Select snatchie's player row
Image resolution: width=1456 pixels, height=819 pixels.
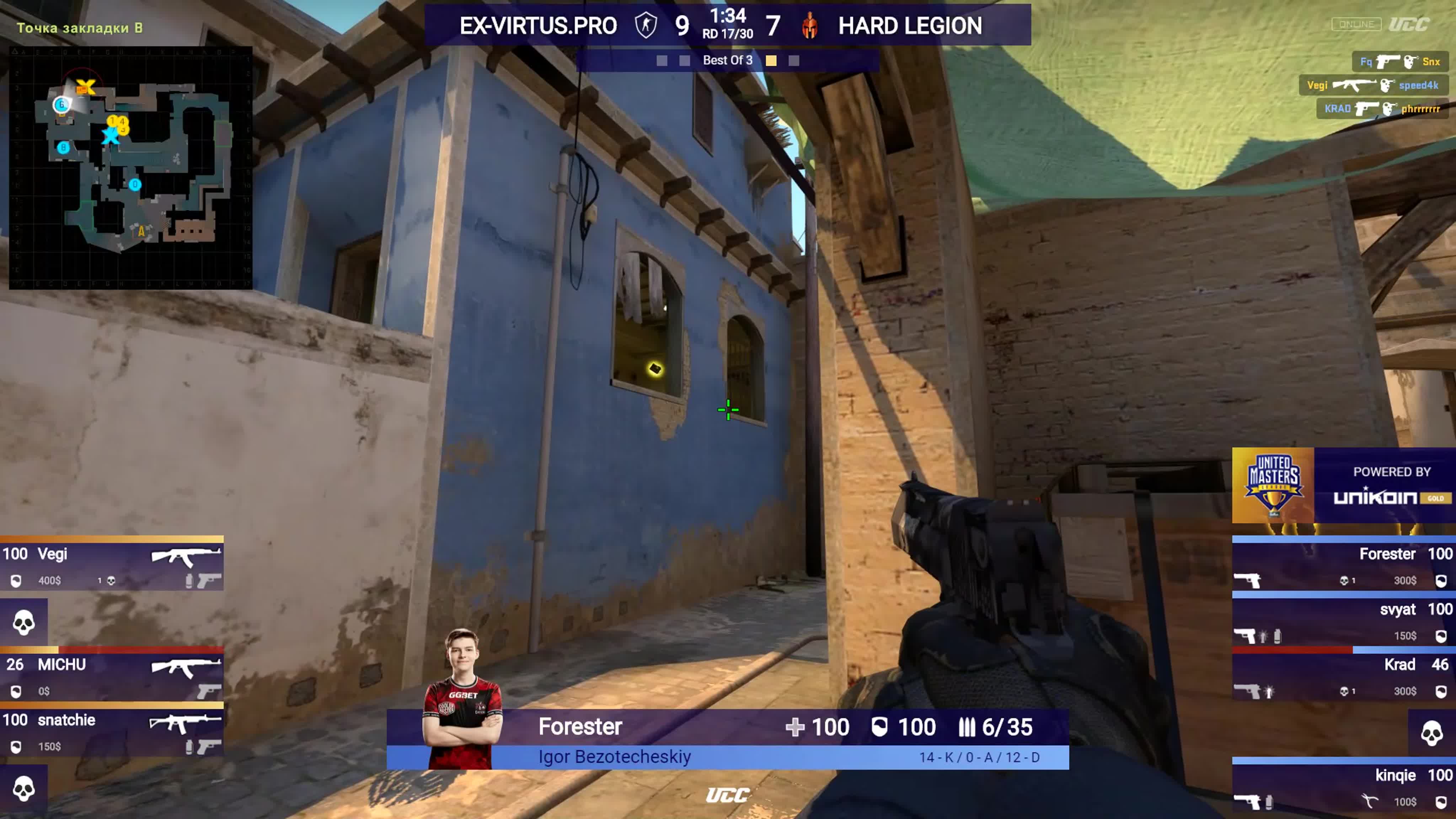pyautogui.click(x=112, y=732)
